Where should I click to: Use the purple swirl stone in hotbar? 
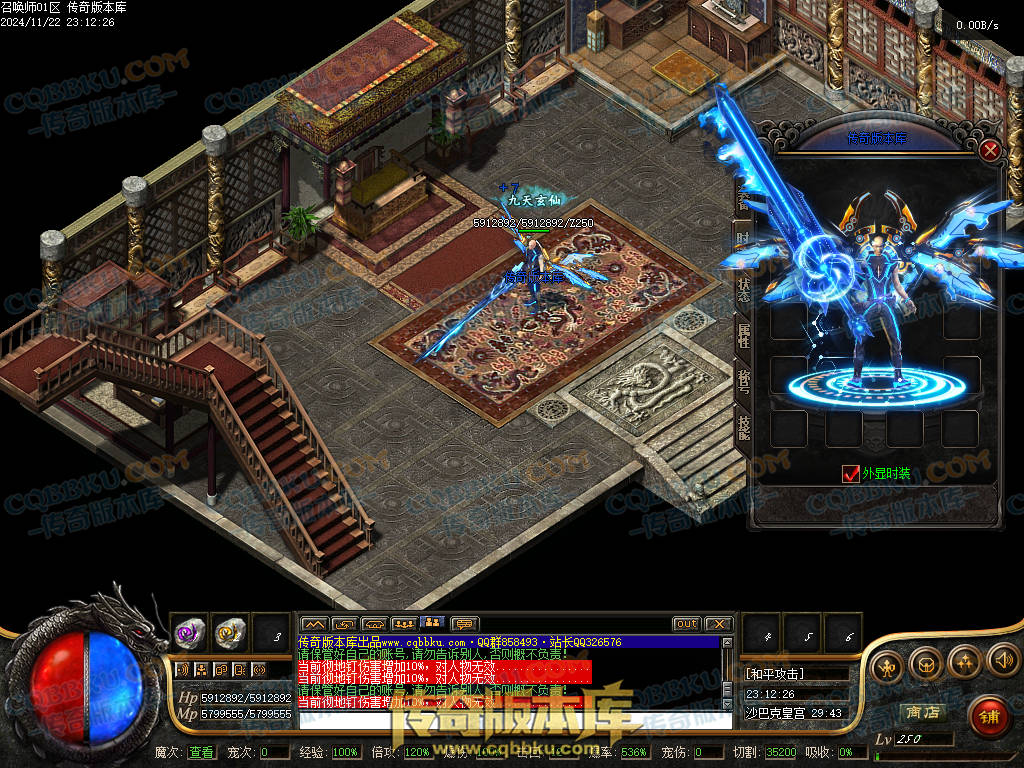coord(190,632)
